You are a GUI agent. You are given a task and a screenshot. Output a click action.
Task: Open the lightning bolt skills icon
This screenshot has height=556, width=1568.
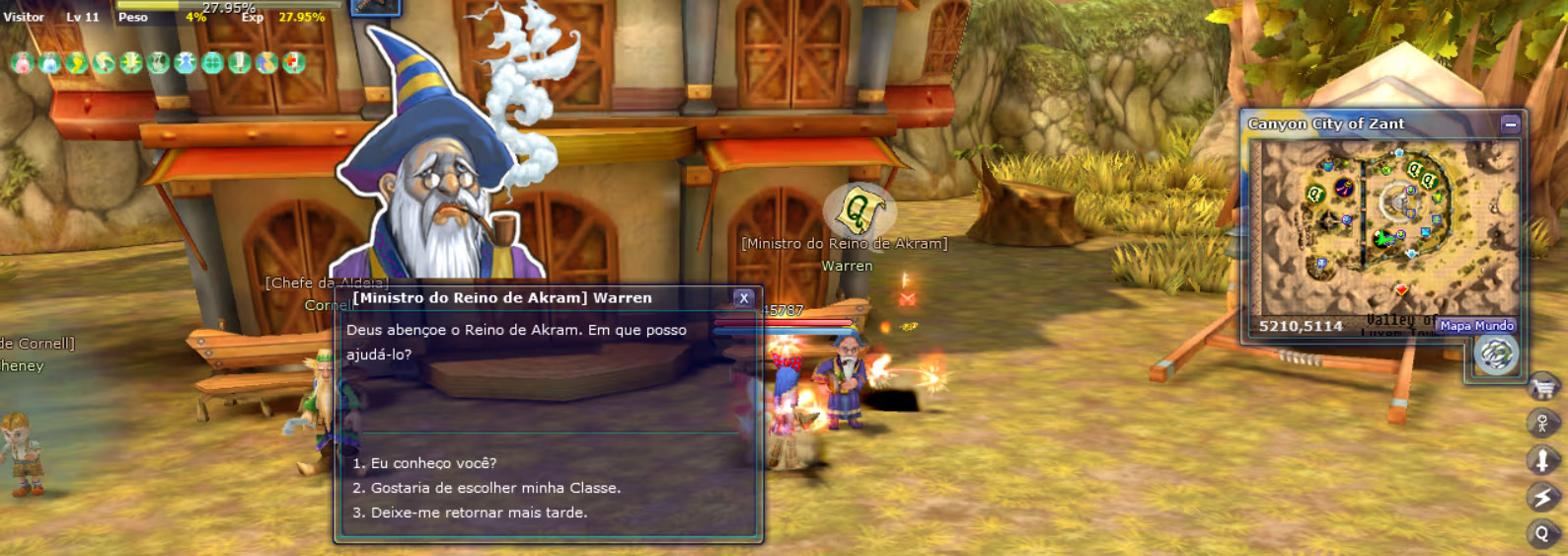[x=1542, y=498]
